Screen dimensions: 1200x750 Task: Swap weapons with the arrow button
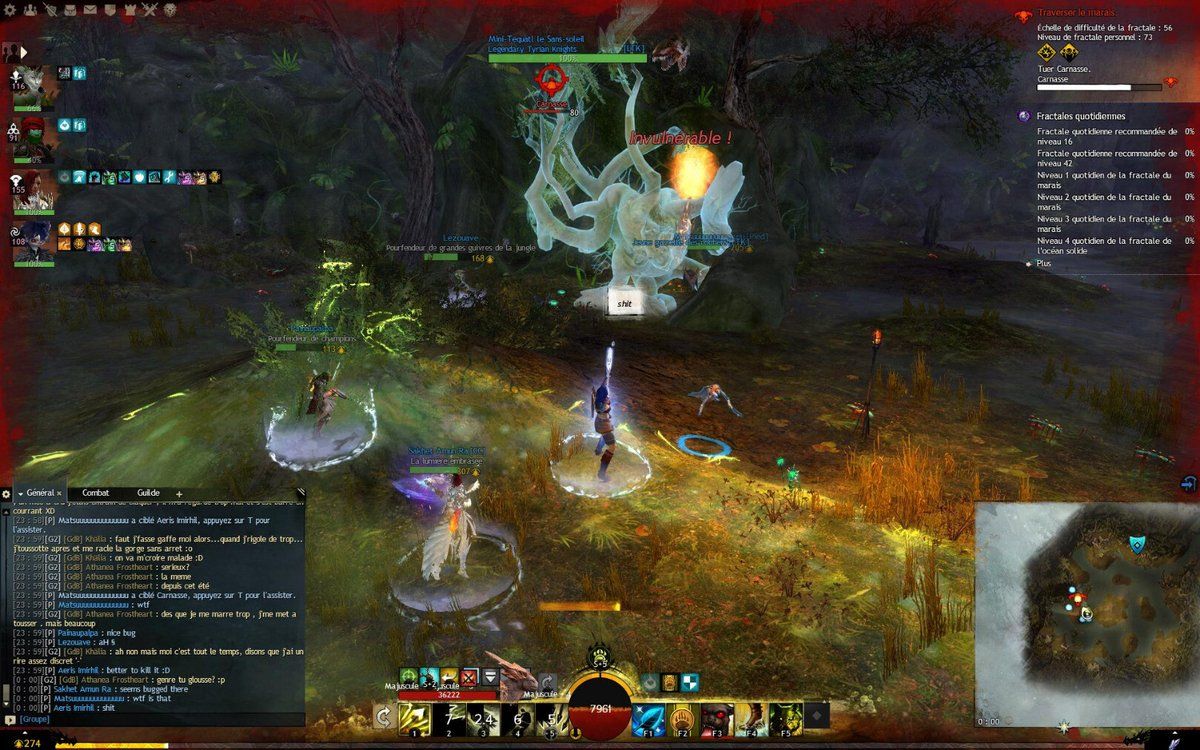(382, 716)
